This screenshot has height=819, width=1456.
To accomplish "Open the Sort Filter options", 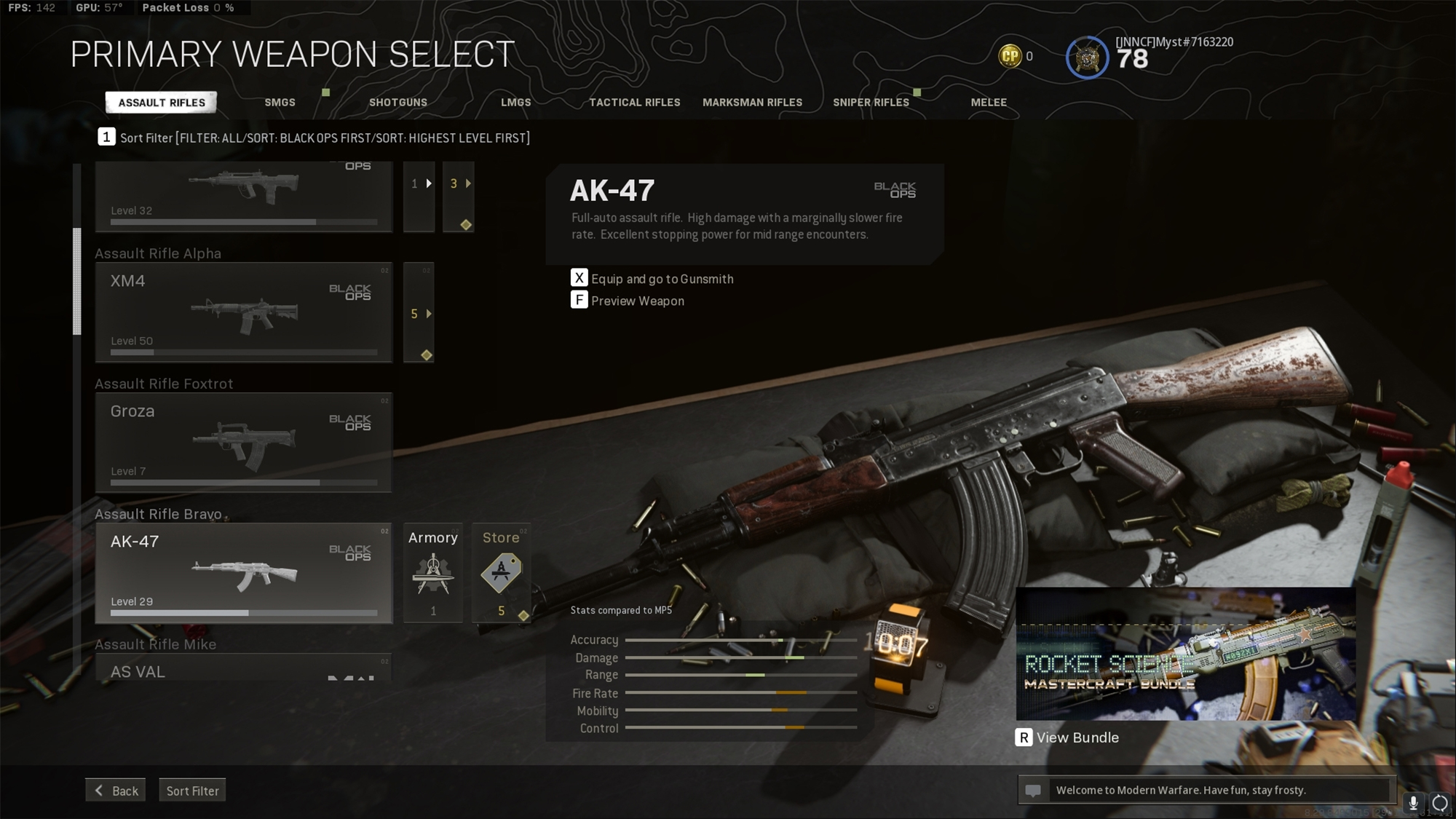I will click(x=192, y=790).
